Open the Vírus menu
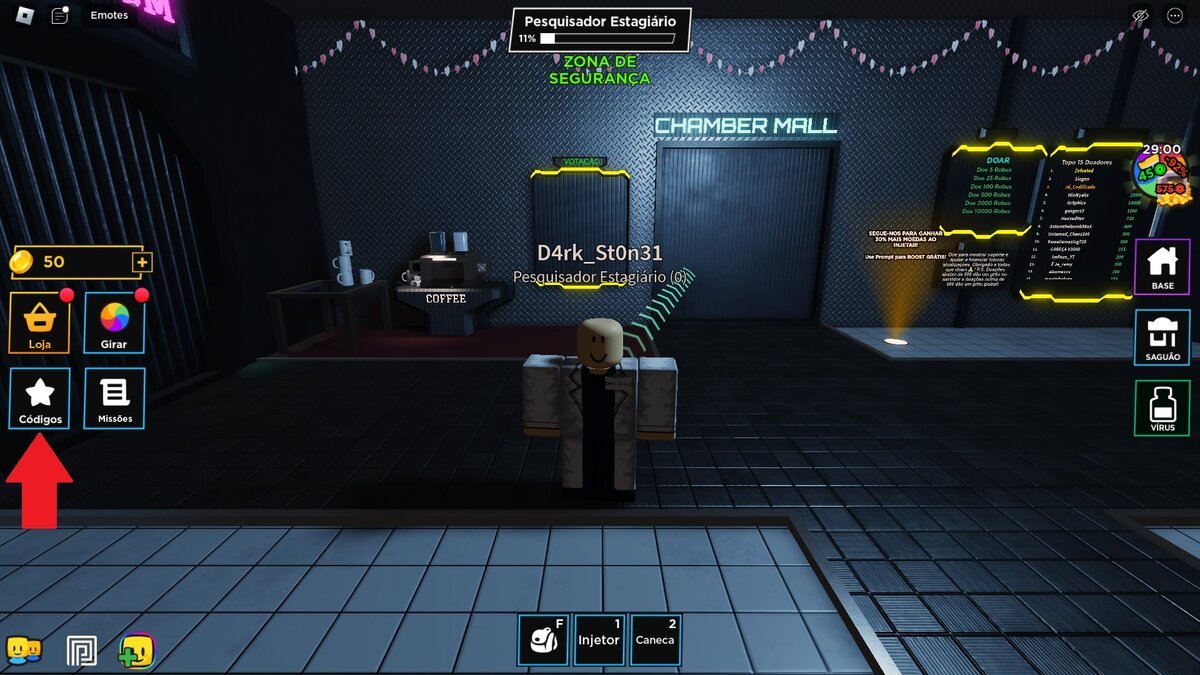The width and height of the screenshot is (1200, 675). pos(1162,408)
